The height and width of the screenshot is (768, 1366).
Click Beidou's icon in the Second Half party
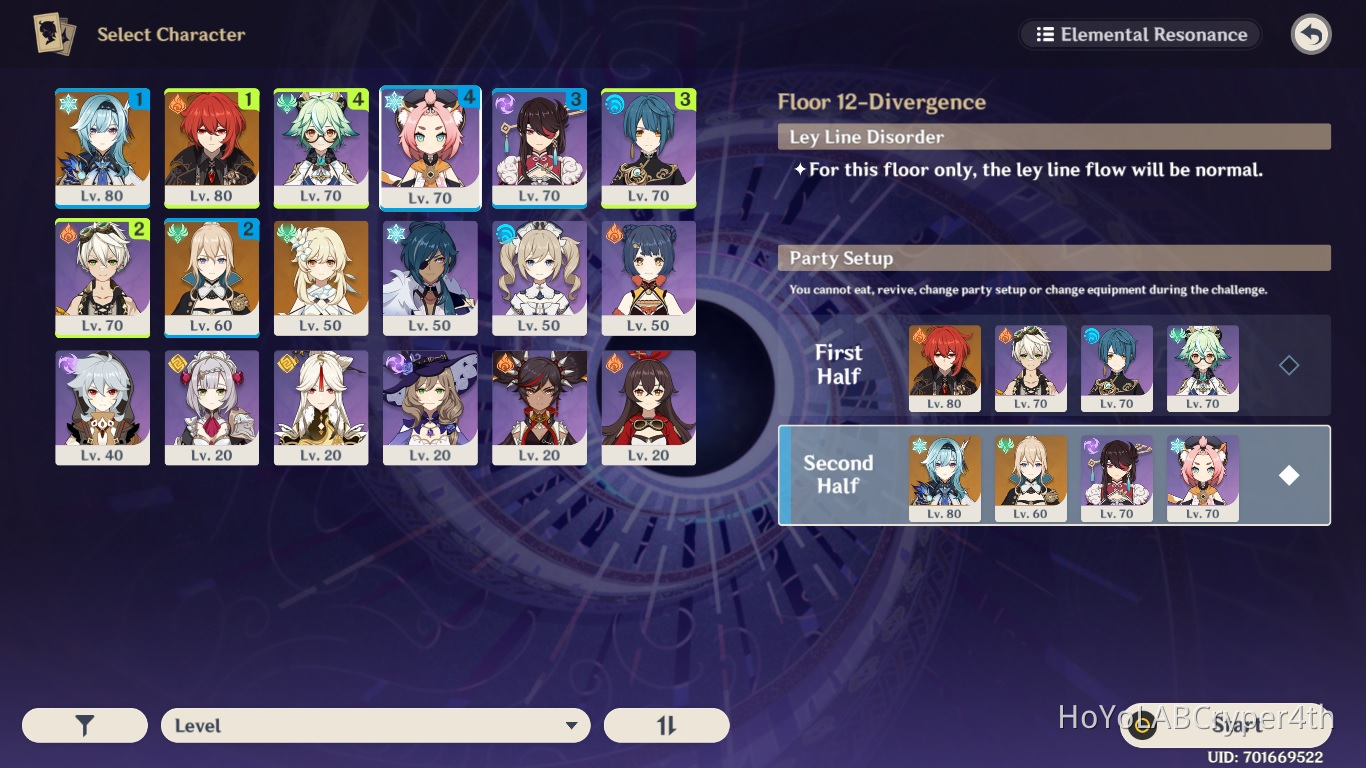coord(1117,478)
